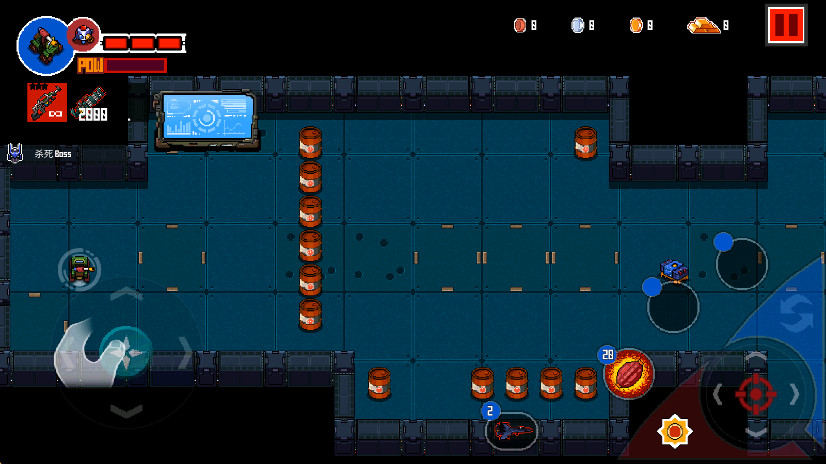The image size is (826, 464).
Task: Tap the weapon swap arrows button
Action: (x=796, y=313)
